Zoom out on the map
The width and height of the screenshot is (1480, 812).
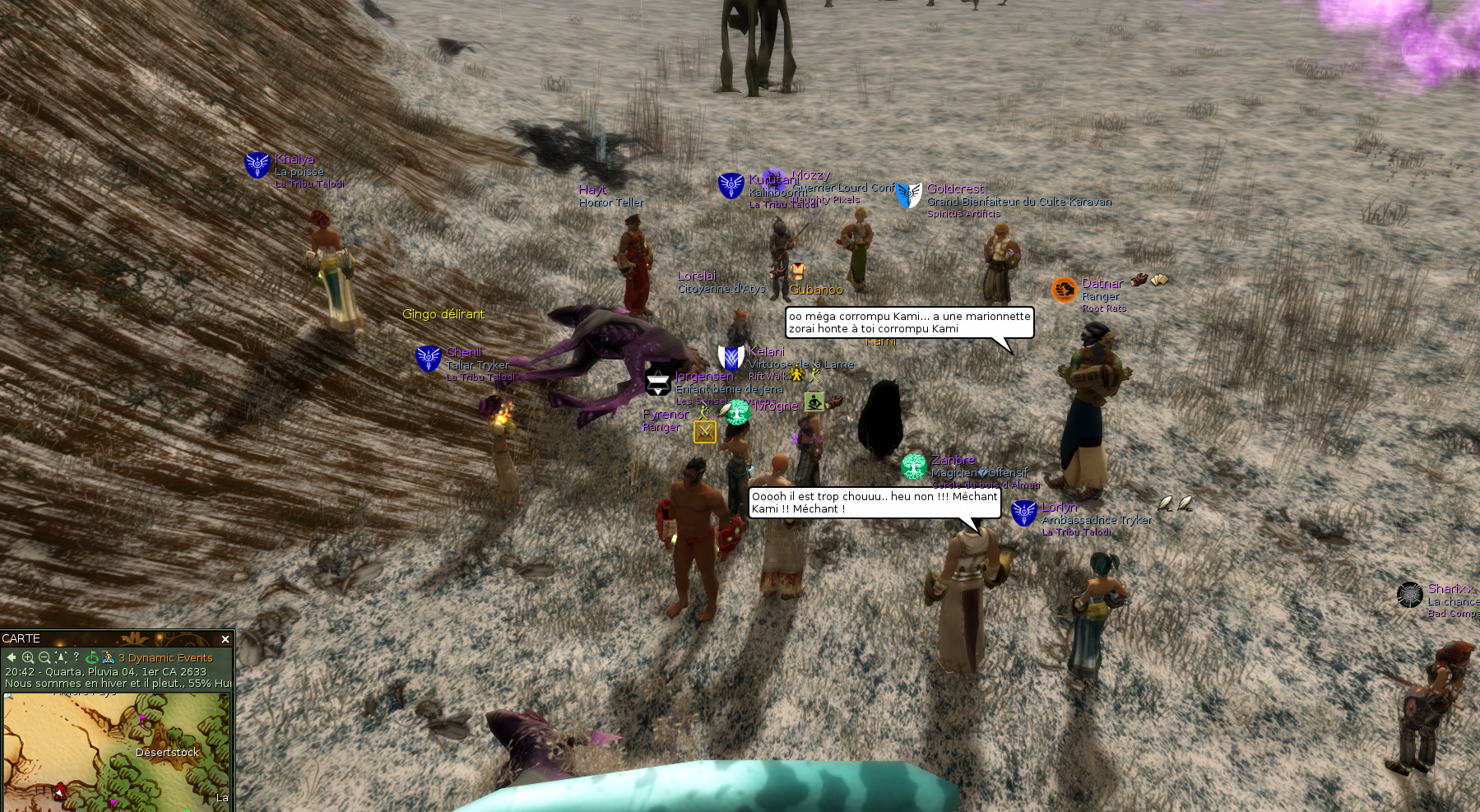click(x=44, y=657)
